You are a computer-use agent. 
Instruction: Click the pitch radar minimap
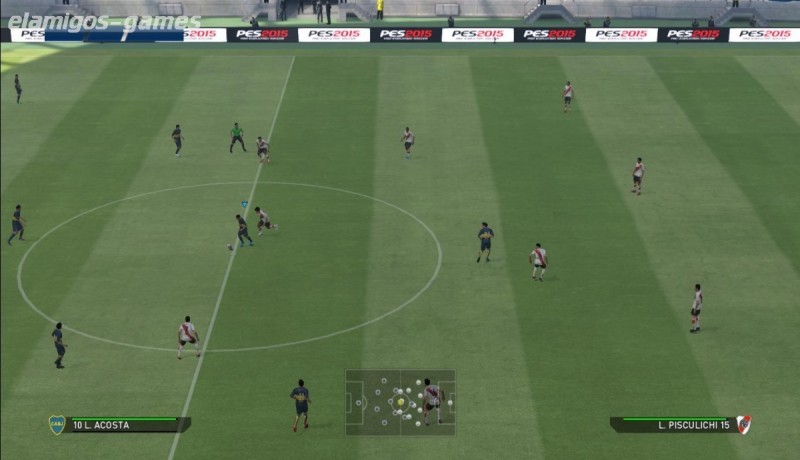400,402
